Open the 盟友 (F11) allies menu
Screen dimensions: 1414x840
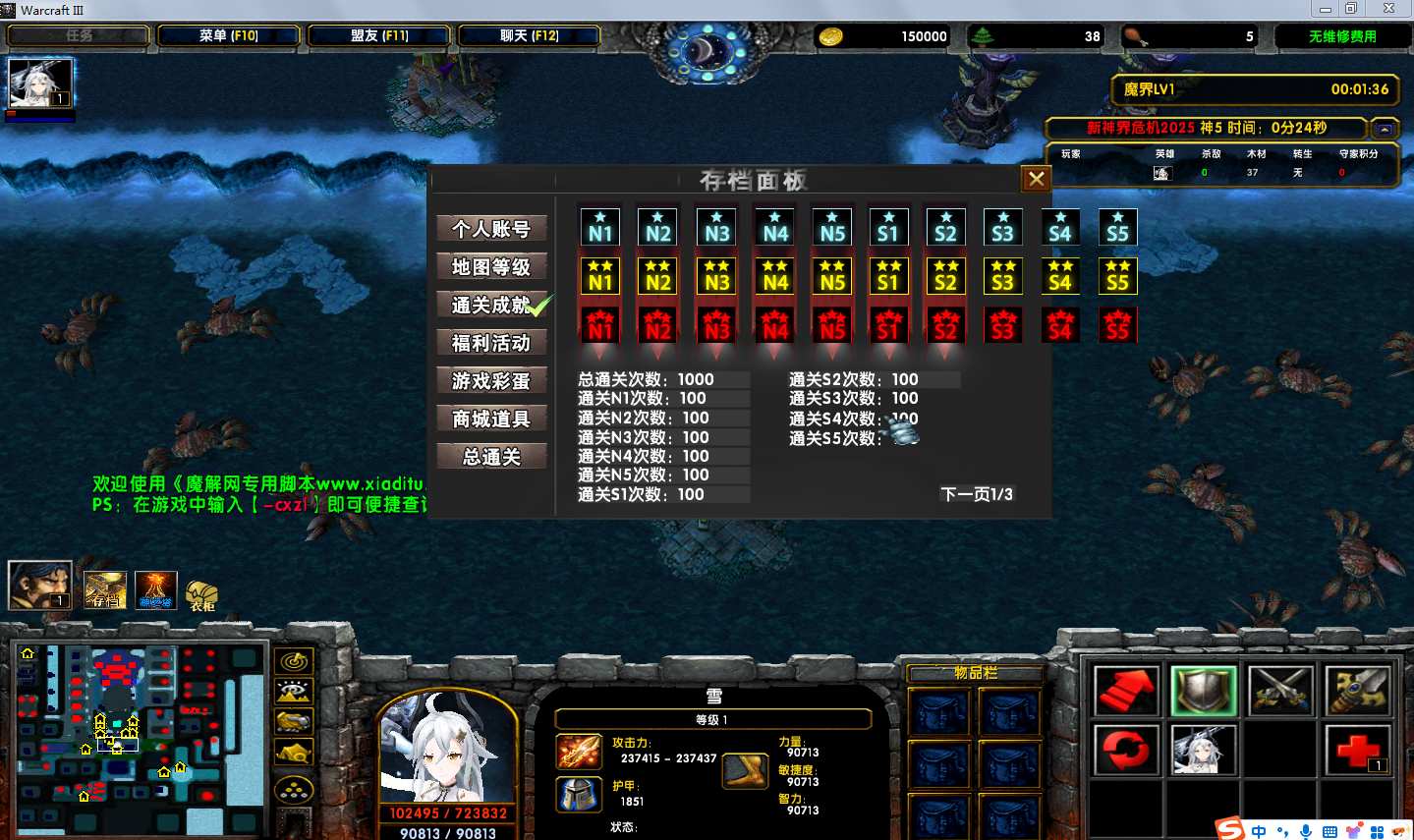point(379,36)
